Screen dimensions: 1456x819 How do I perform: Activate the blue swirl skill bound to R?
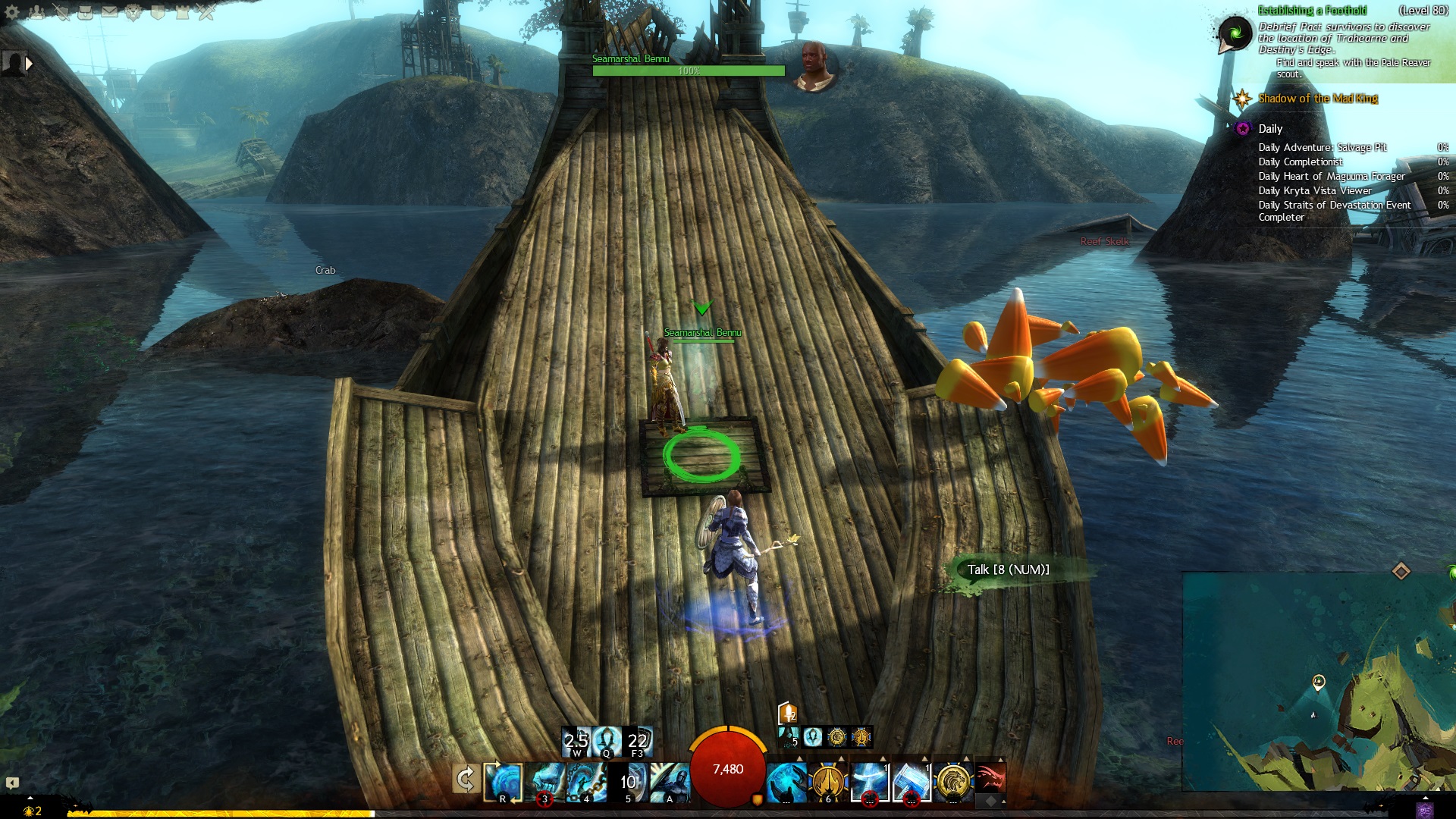[503, 782]
